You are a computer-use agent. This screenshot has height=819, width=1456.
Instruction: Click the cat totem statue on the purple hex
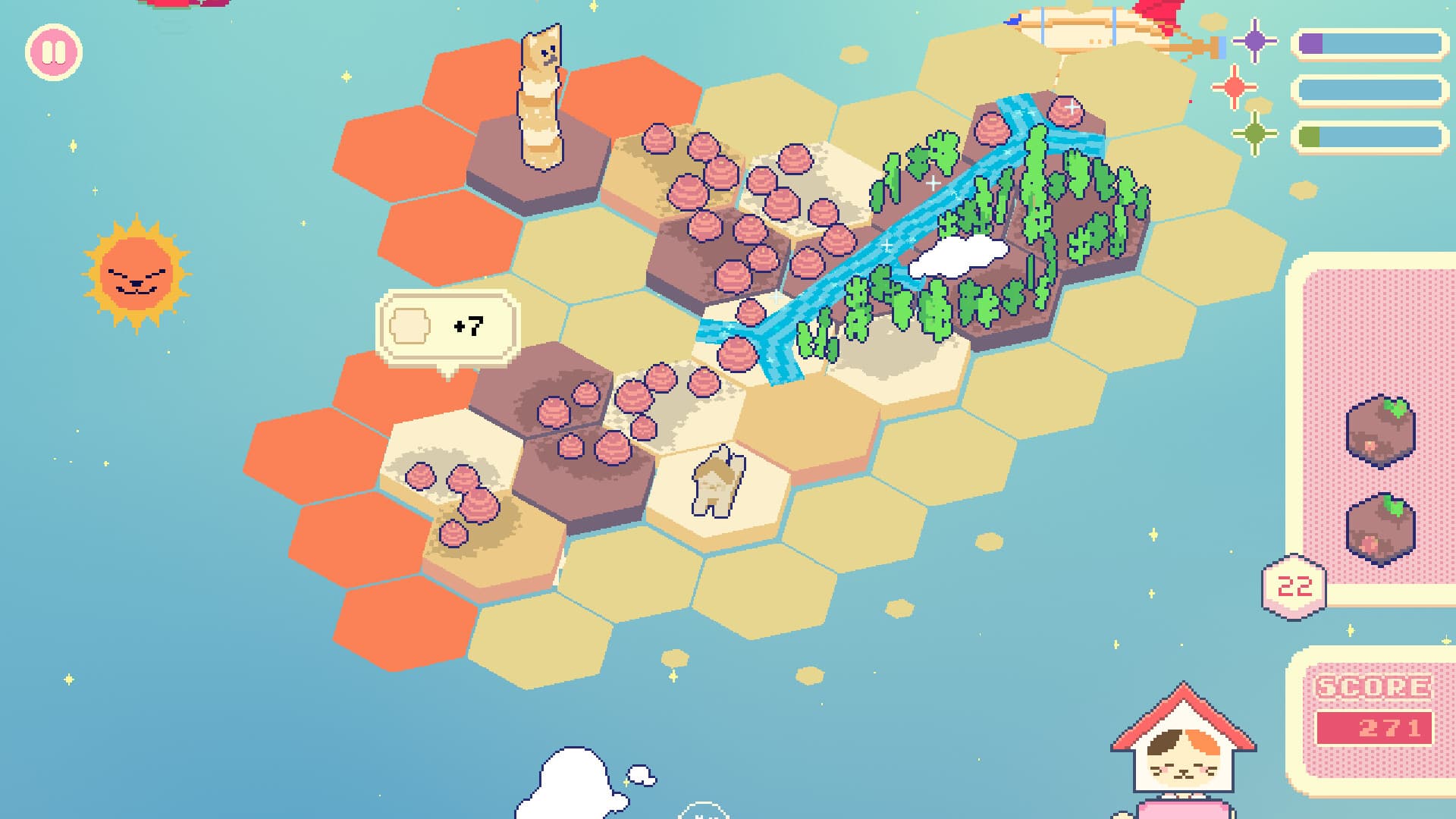pyautogui.click(x=541, y=99)
